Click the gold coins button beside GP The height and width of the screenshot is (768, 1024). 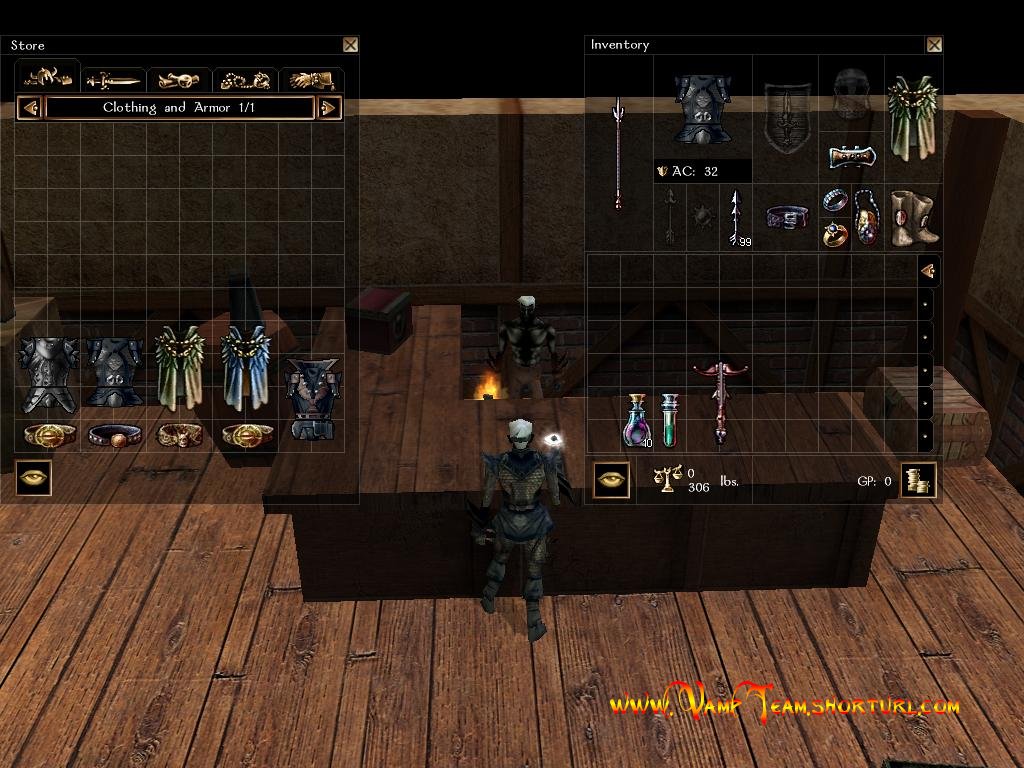click(917, 480)
